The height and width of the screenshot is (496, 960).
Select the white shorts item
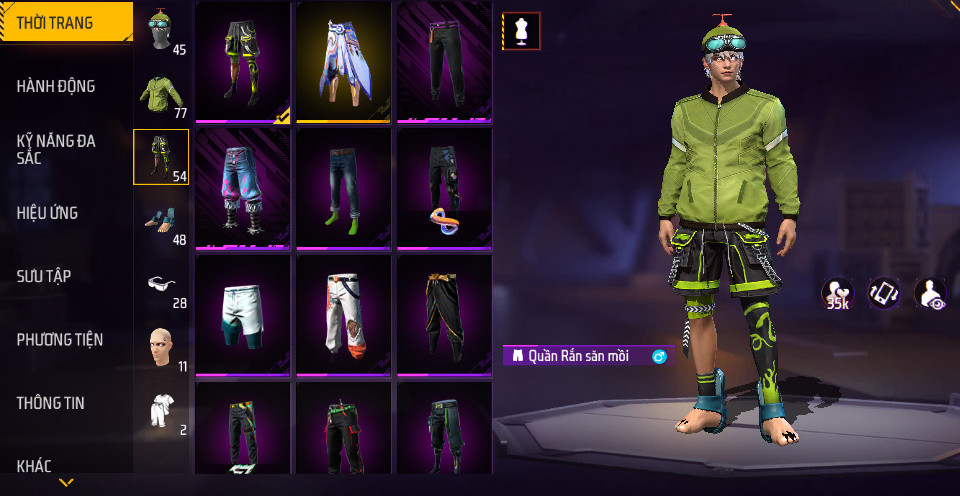pos(242,313)
